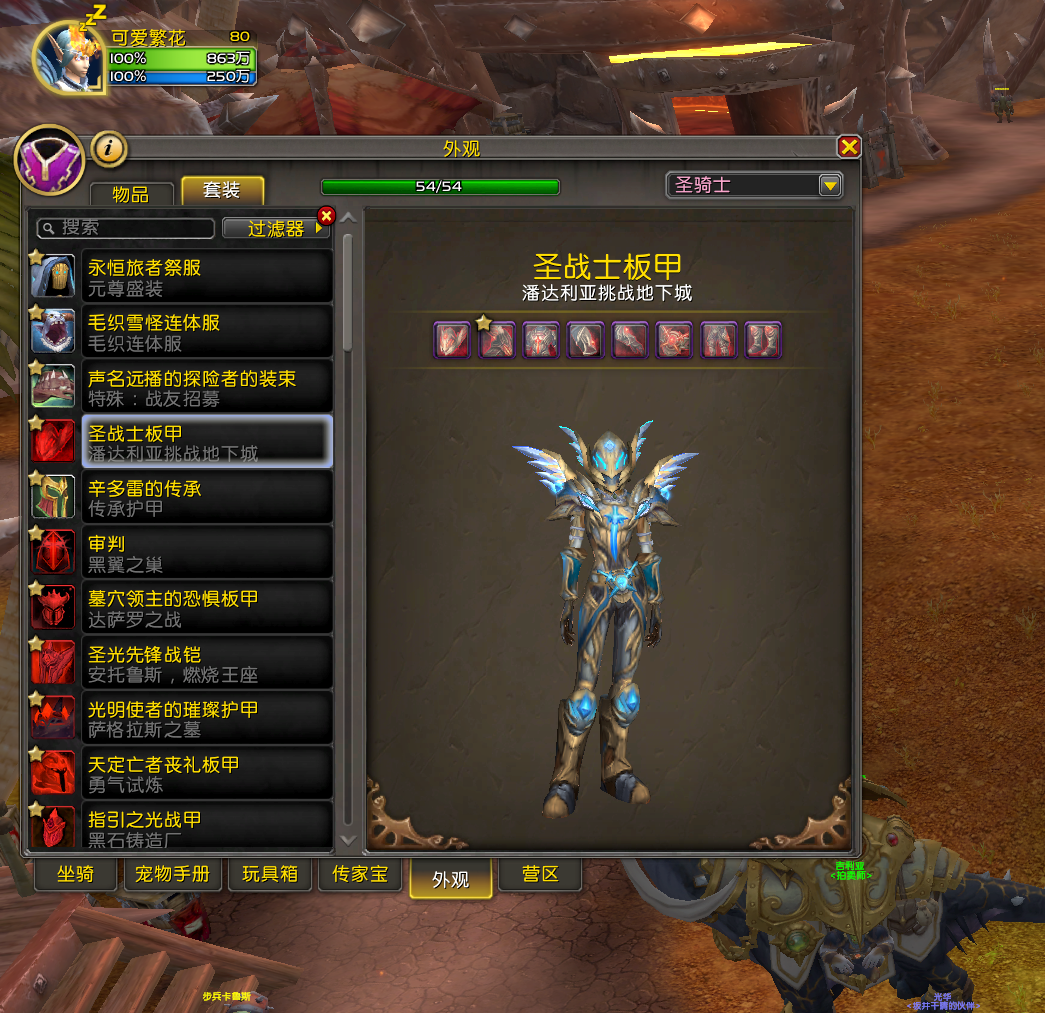1045x1013 pixels.
Task: Switch to the 物品 tab
Action: pos(131,193)
